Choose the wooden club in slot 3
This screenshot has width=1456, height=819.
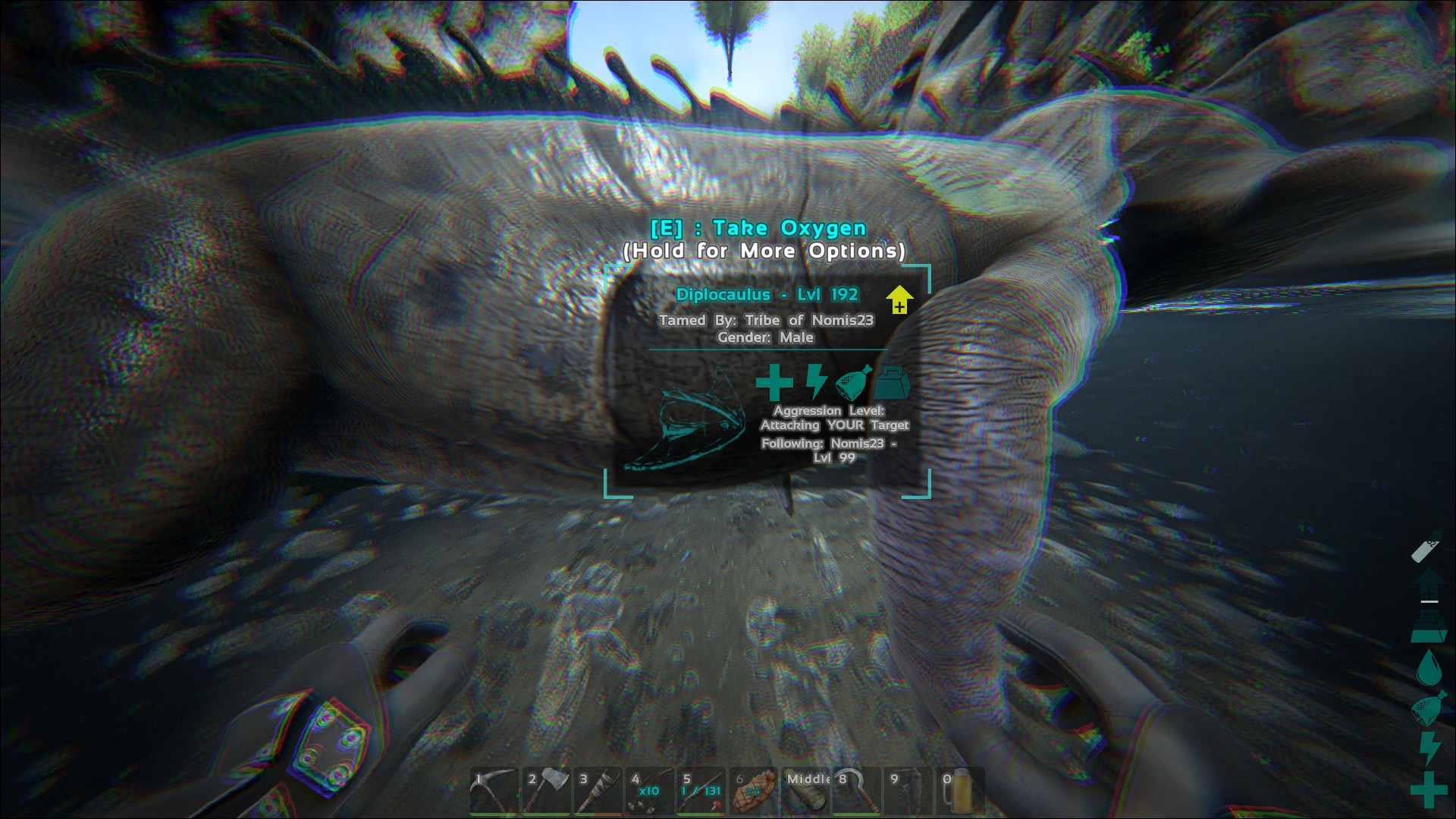click(598, 791)
